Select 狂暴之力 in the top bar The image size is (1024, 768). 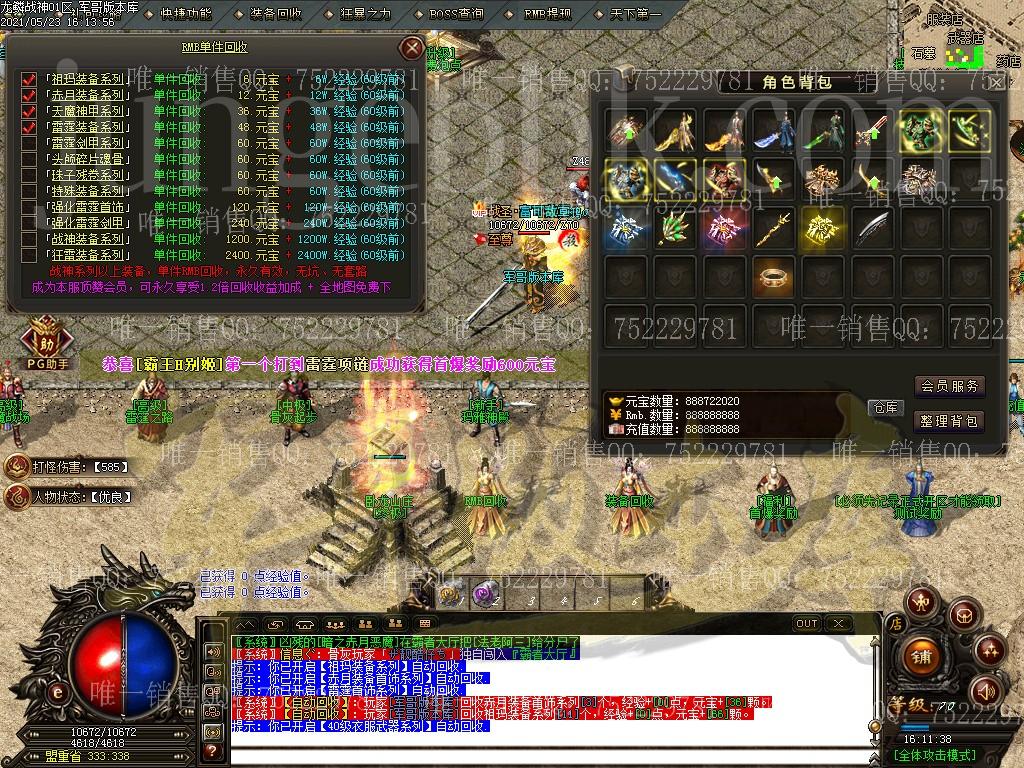click(x=366, y=15)
